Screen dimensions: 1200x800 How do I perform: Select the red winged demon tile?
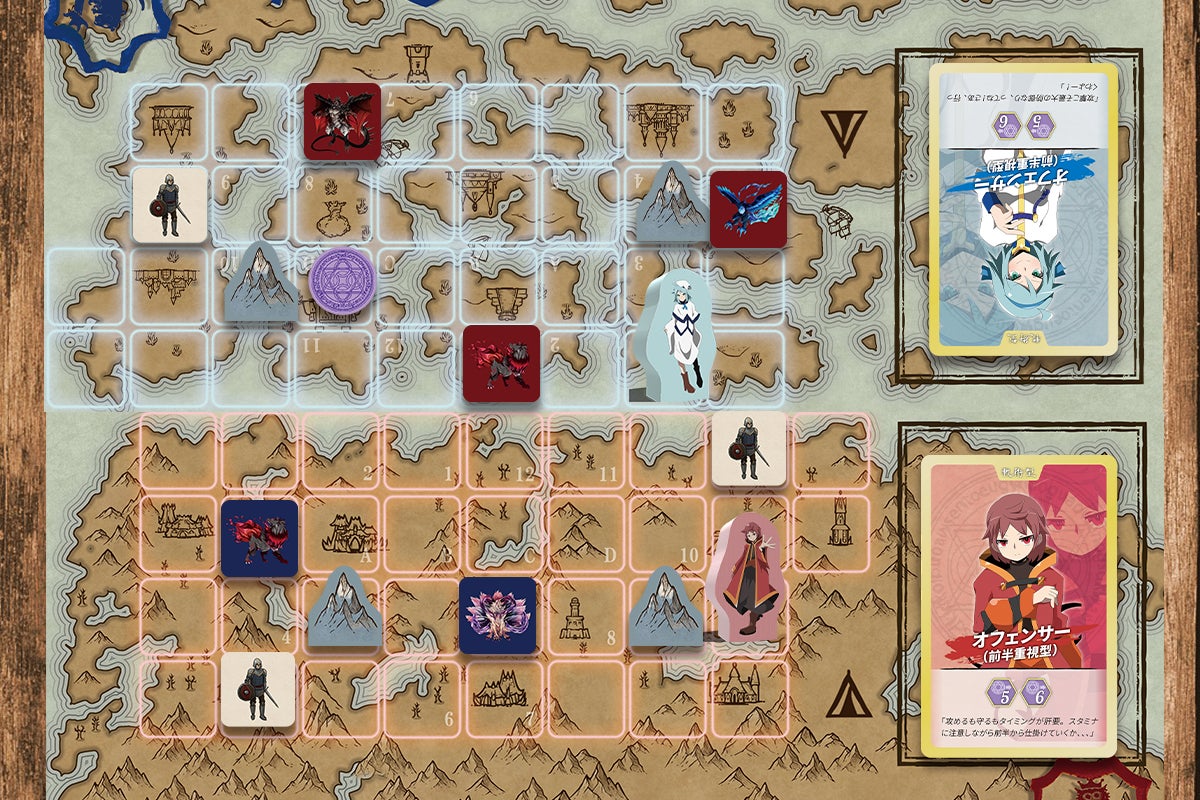(x=343, y=121)
